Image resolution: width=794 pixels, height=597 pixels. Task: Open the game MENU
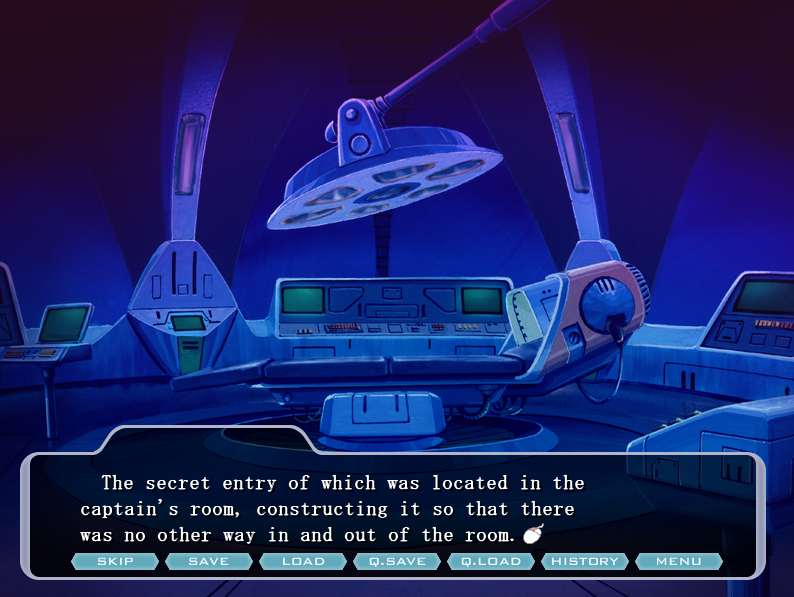point(679,561)
